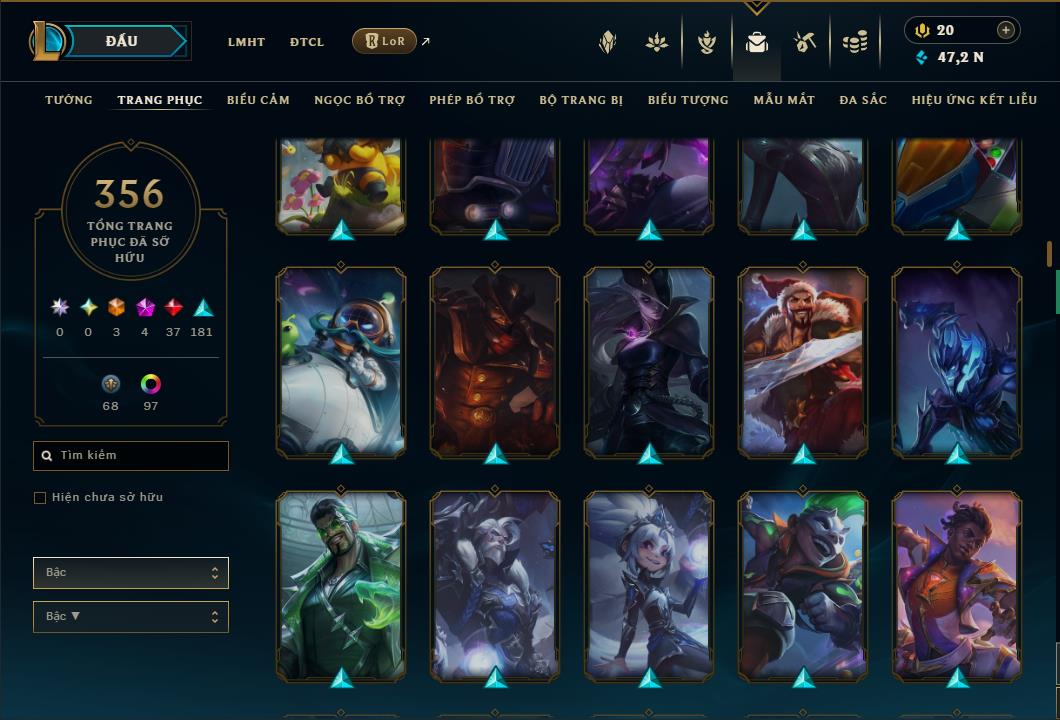The image size is (1060, 720).
Task: Choose the green-clawed man skin card
Action: click(x=341, y=585)
